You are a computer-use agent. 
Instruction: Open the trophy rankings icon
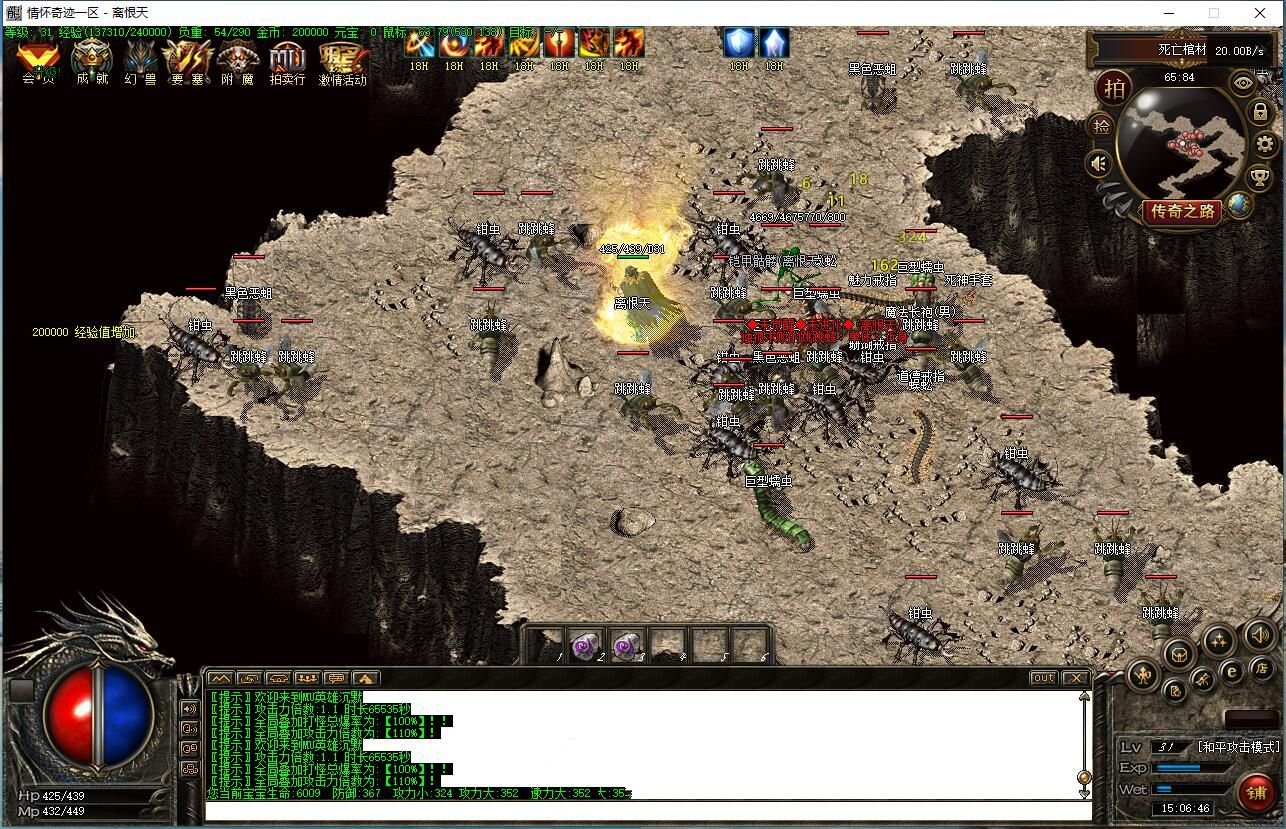pos(1260,177)
